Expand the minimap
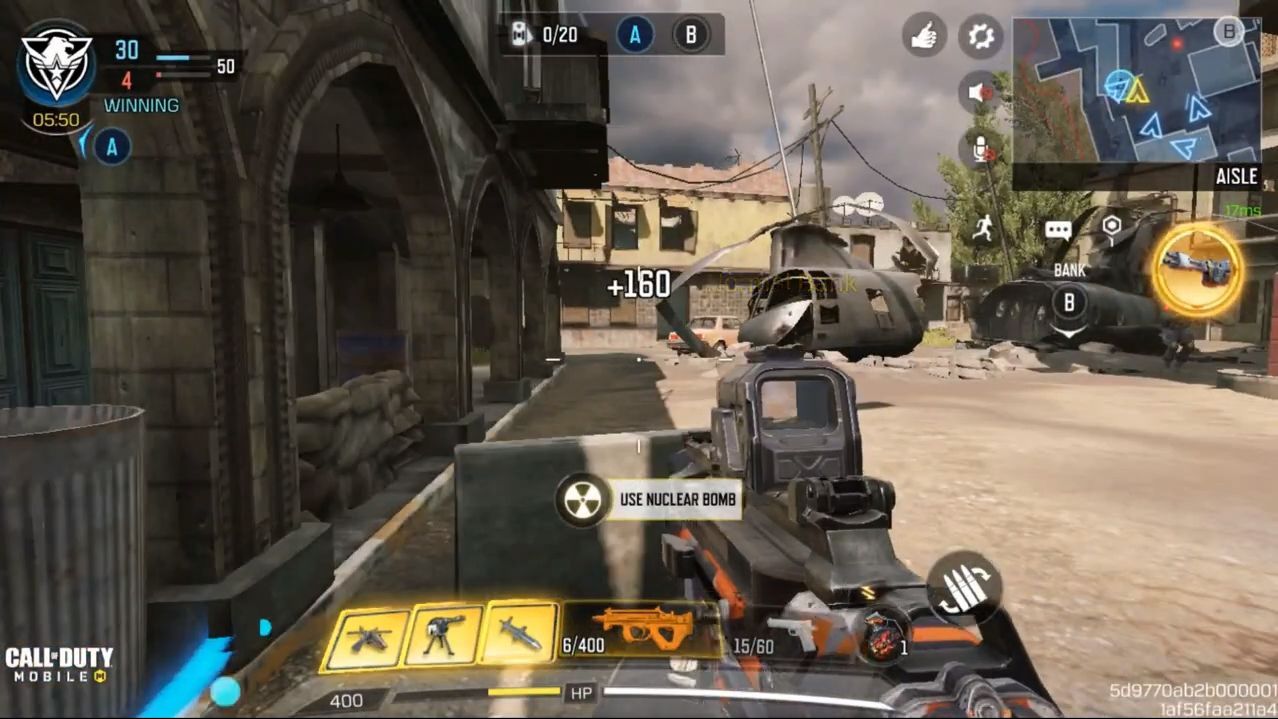The height and width of the screenshot is (719, 1278). pyautogui.click(x=1136, y=90)
